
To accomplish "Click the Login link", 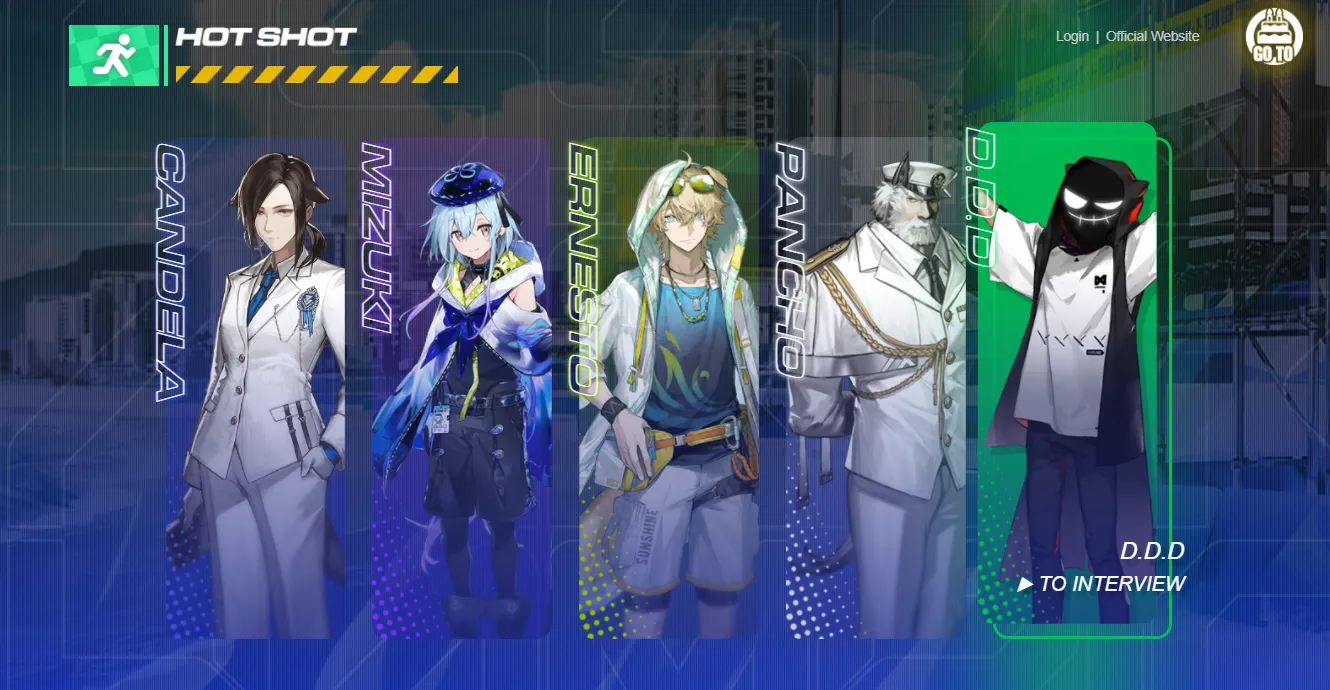I will (1072, 36).
